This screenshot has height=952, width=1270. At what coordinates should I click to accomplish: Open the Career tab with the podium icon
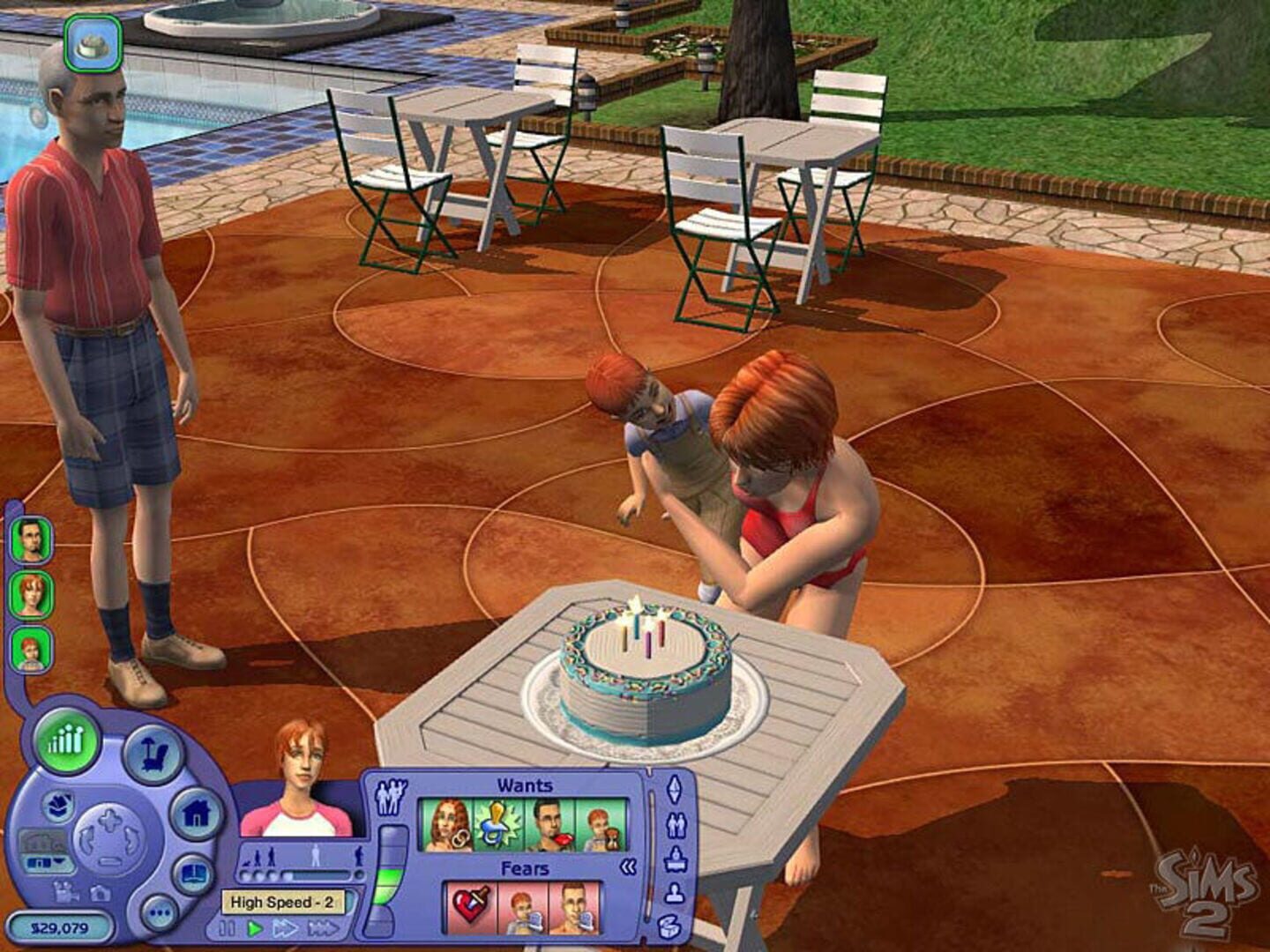[675, 859]
